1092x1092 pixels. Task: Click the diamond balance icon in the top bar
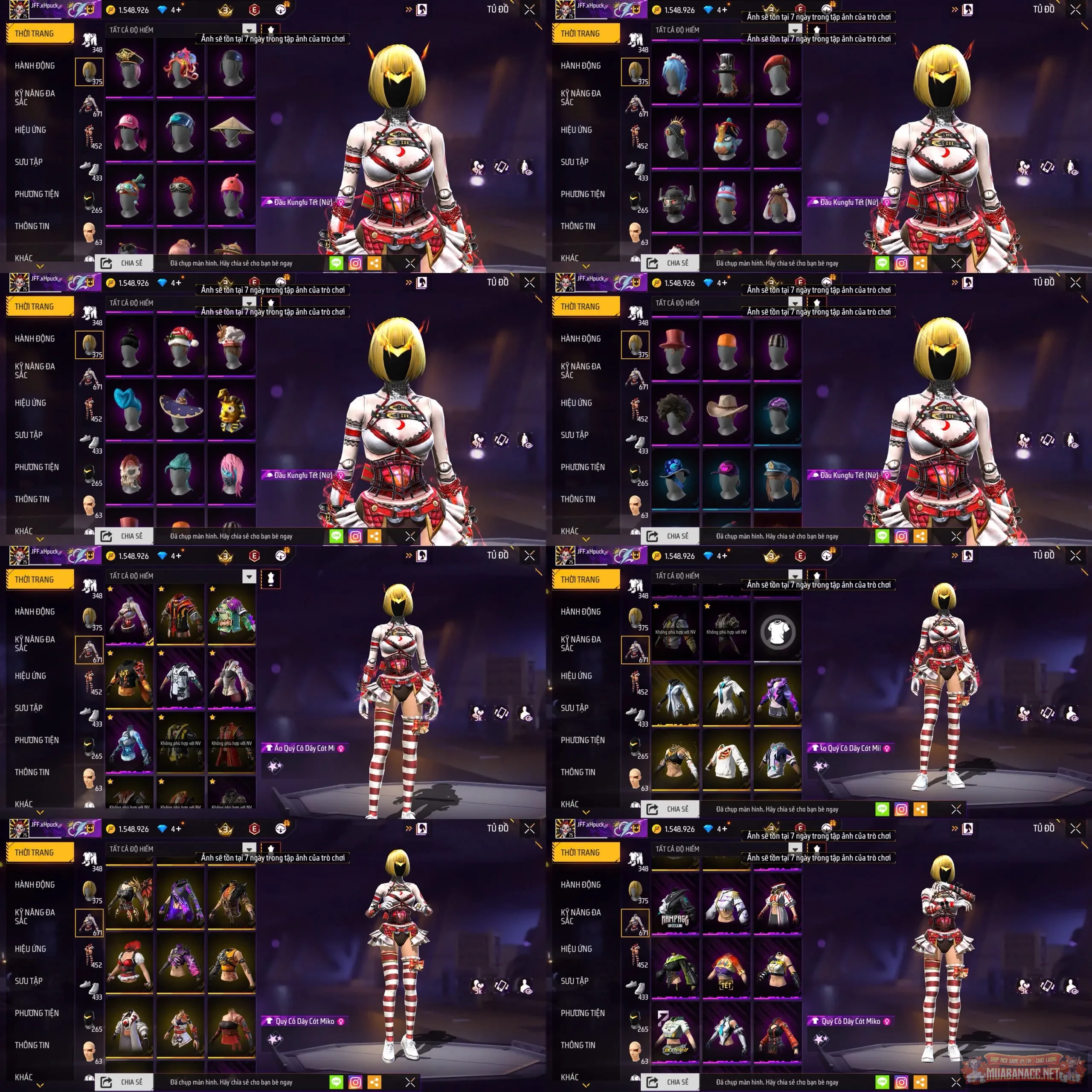(163, 10)
